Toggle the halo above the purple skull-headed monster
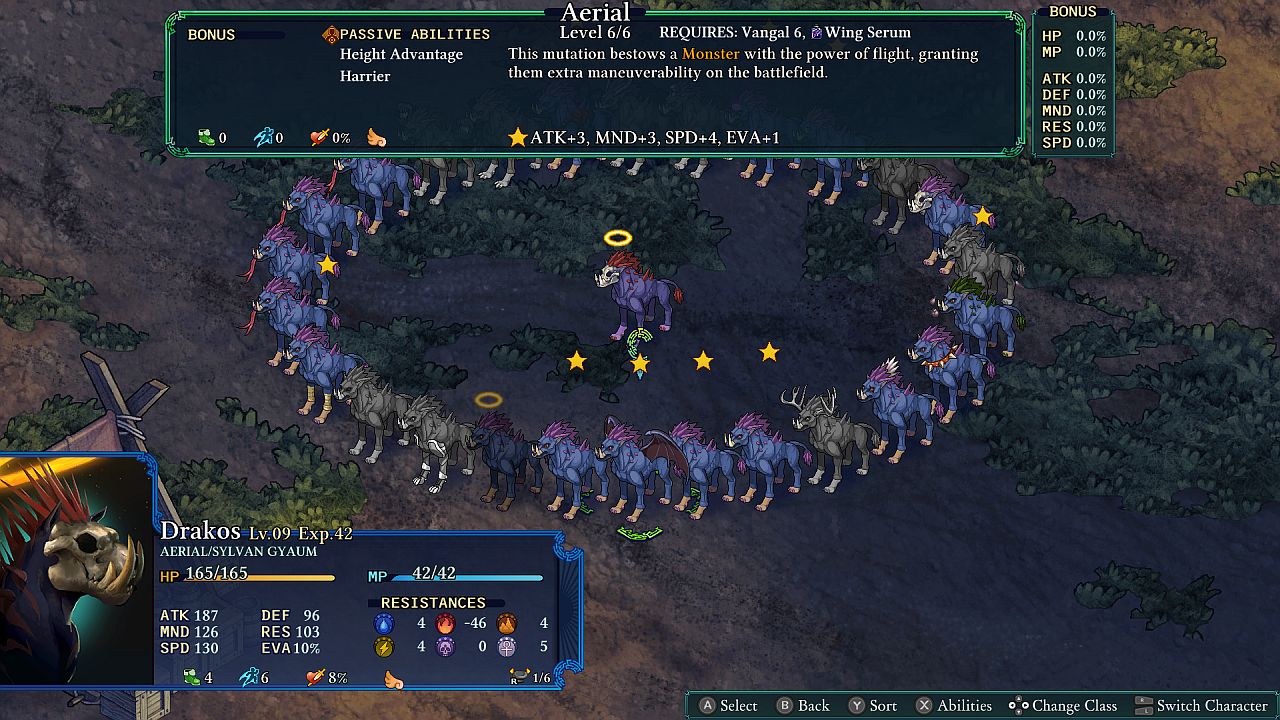1280x720 pixels. tap(617, 237)
